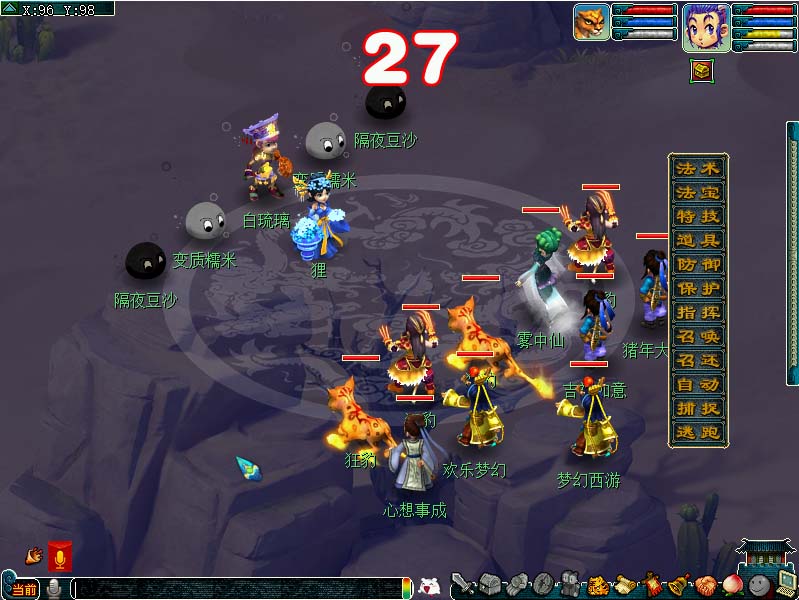799x600 pixels.
Task: Select the 保护 protect command
Action: pos(697,288)
